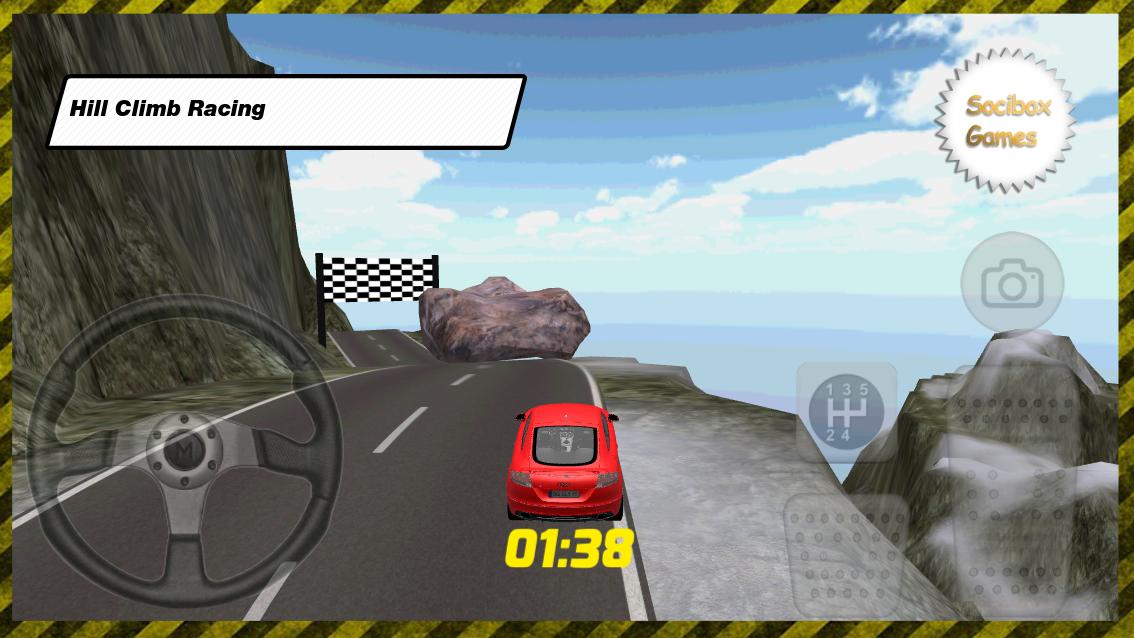Viewport: 1134px width, 638px height.
Task: Change gear using the gear shifter icon
Action: point(846,411)
